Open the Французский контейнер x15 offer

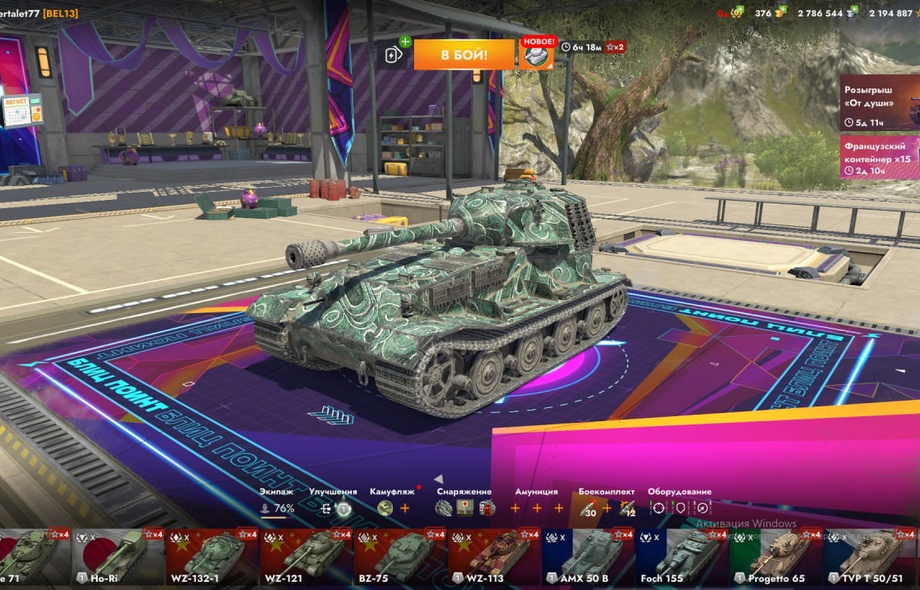879,157
